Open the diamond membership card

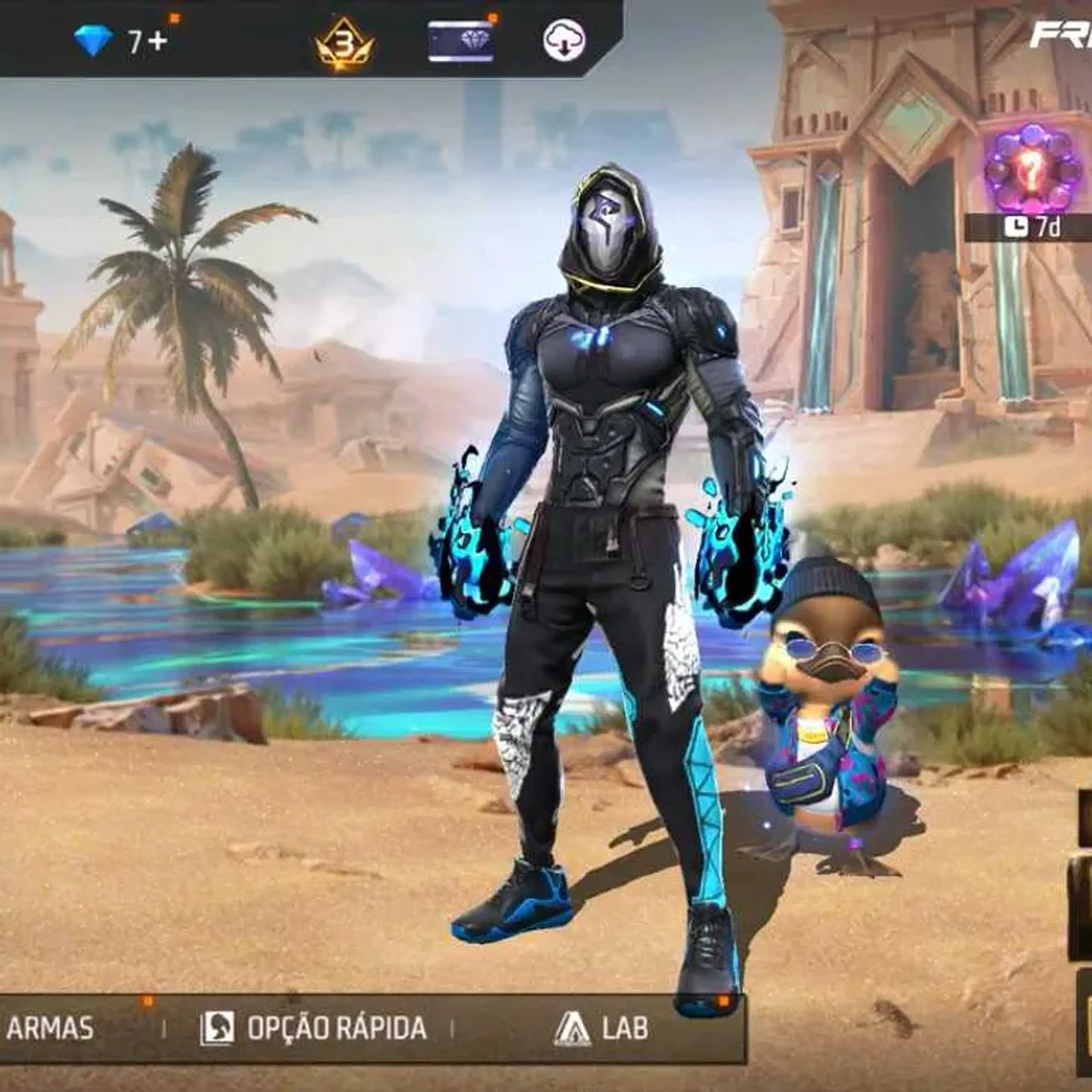(461, 41)
